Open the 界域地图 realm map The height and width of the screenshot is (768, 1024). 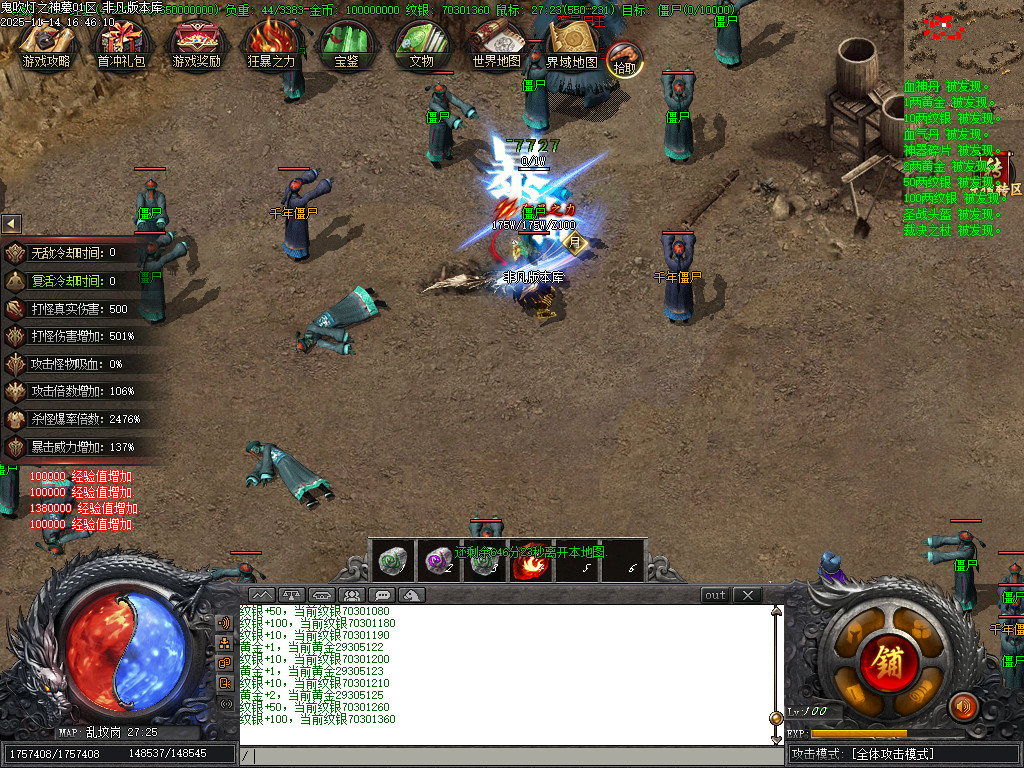click(x=572, y=44)
